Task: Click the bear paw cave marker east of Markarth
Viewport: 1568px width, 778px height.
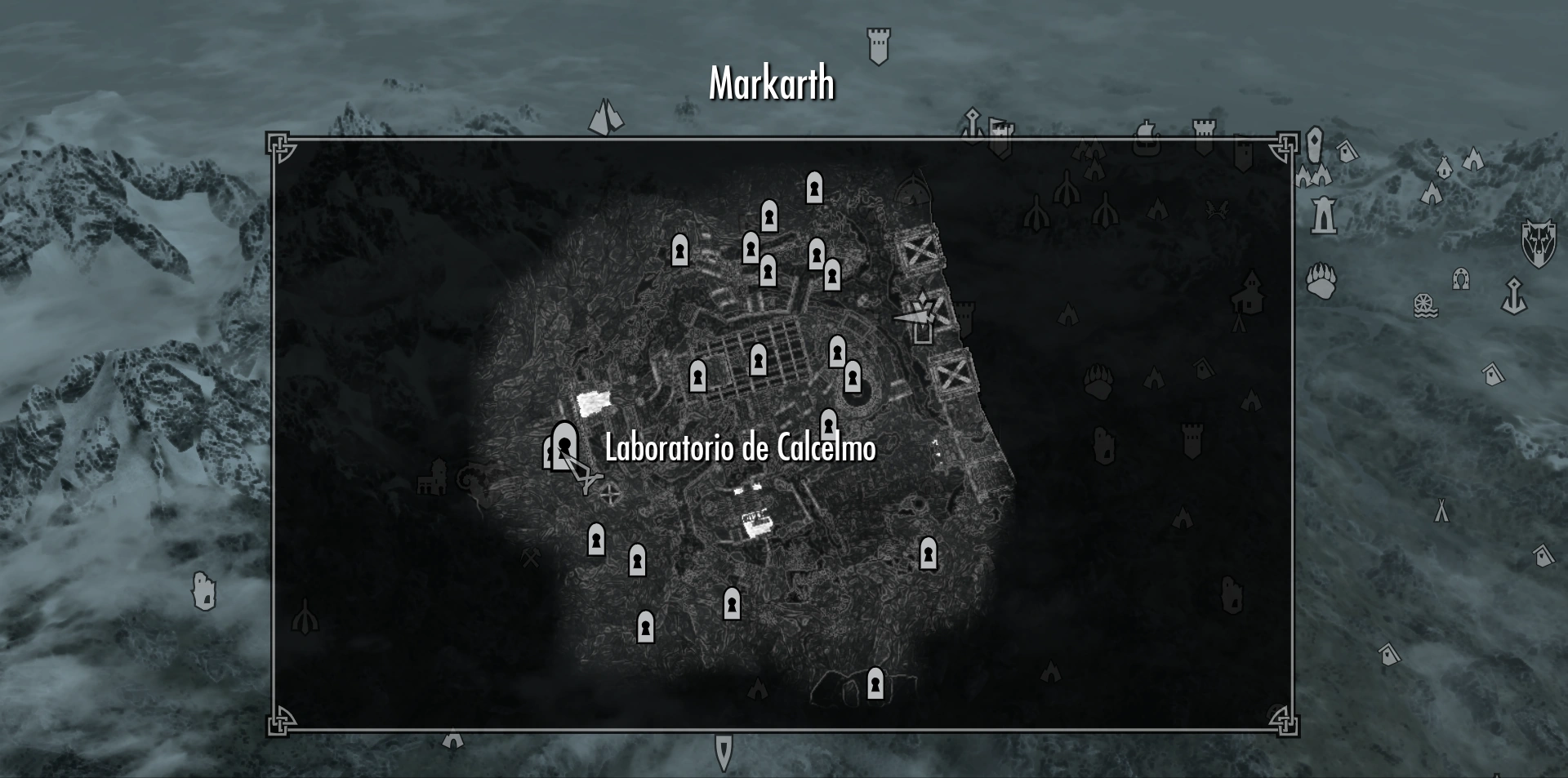Action: (1320, 282)
